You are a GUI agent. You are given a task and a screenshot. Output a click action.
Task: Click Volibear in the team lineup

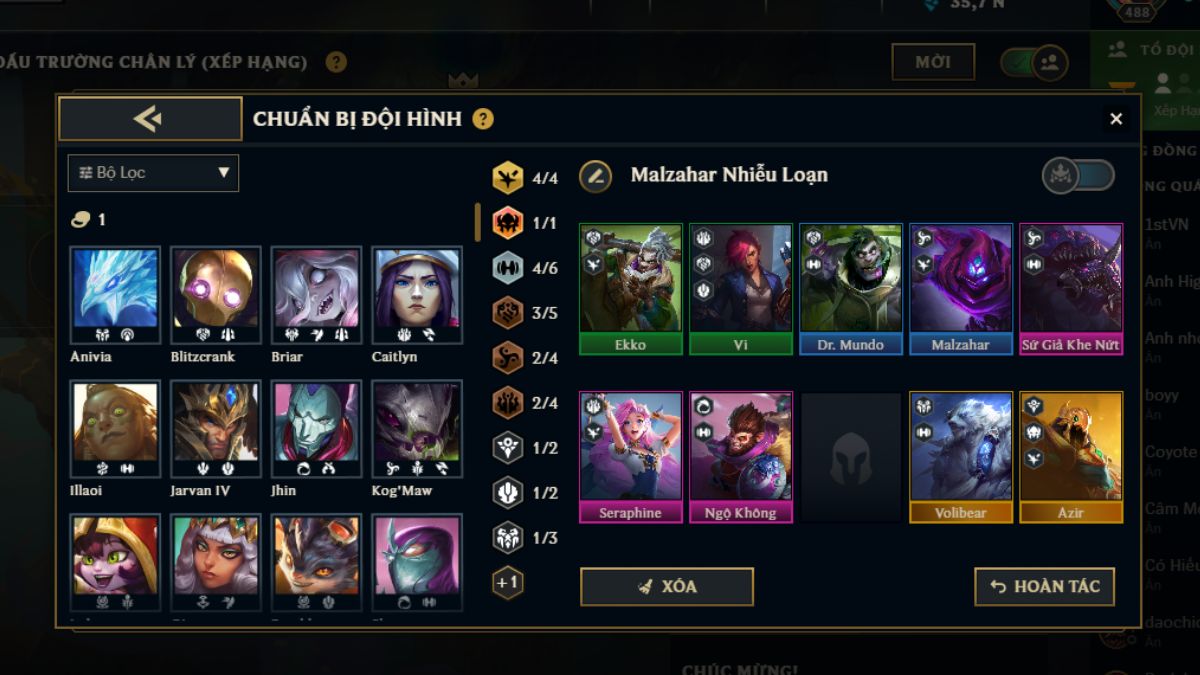tap(961, 456)
